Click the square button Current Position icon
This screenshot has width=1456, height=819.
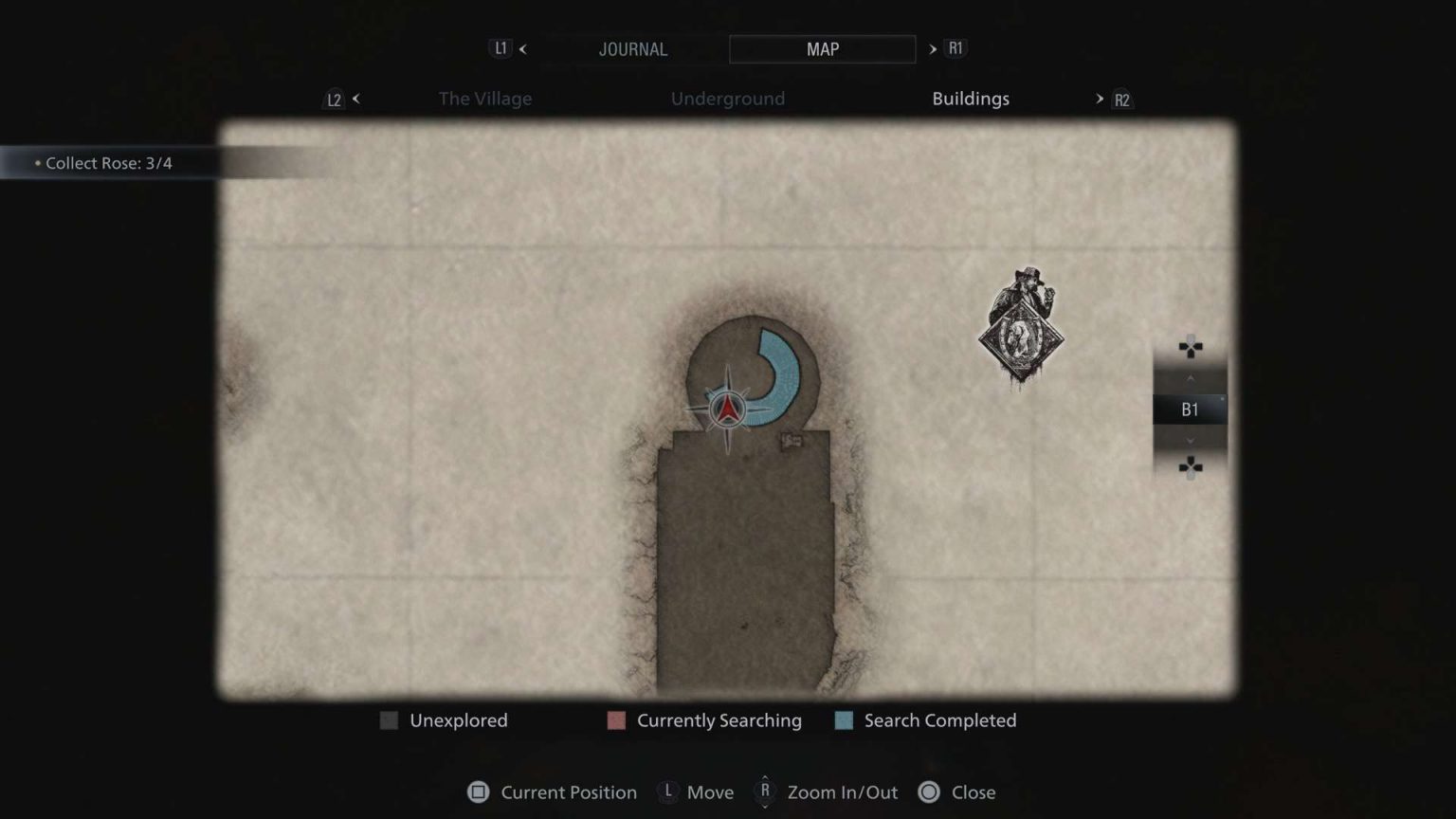479,792
